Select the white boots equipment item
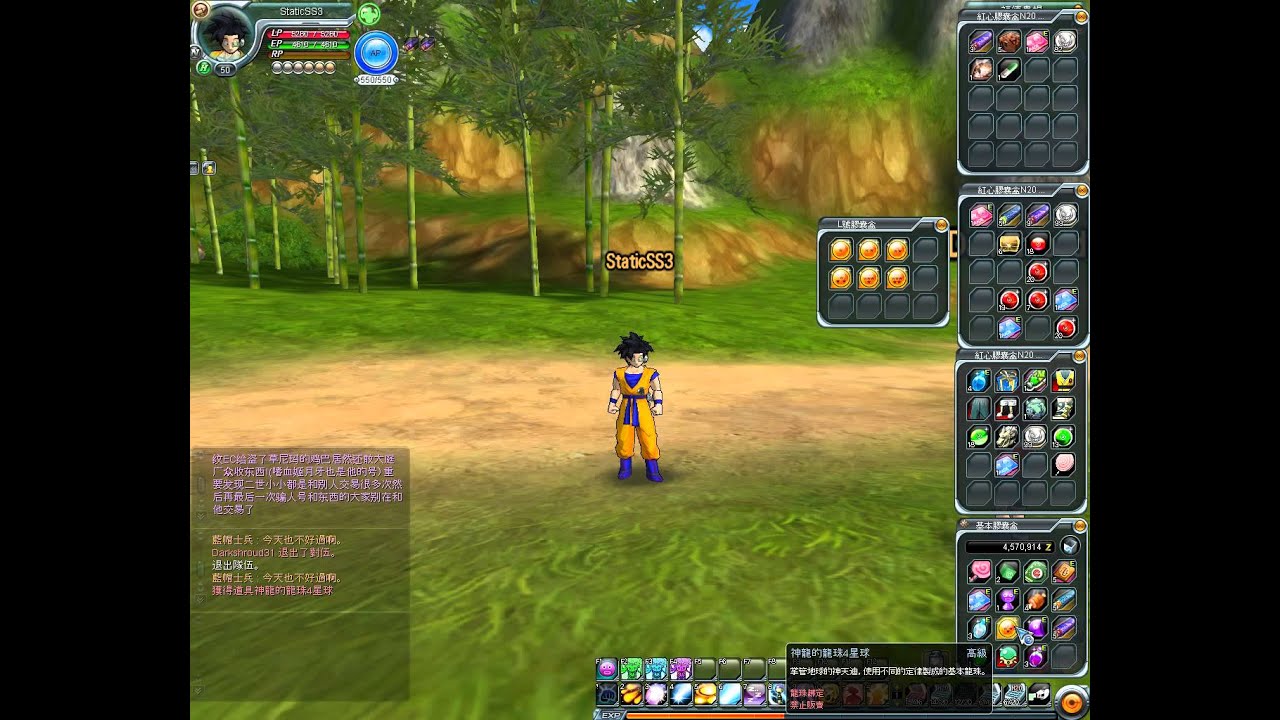 [x=1008, y=408]
